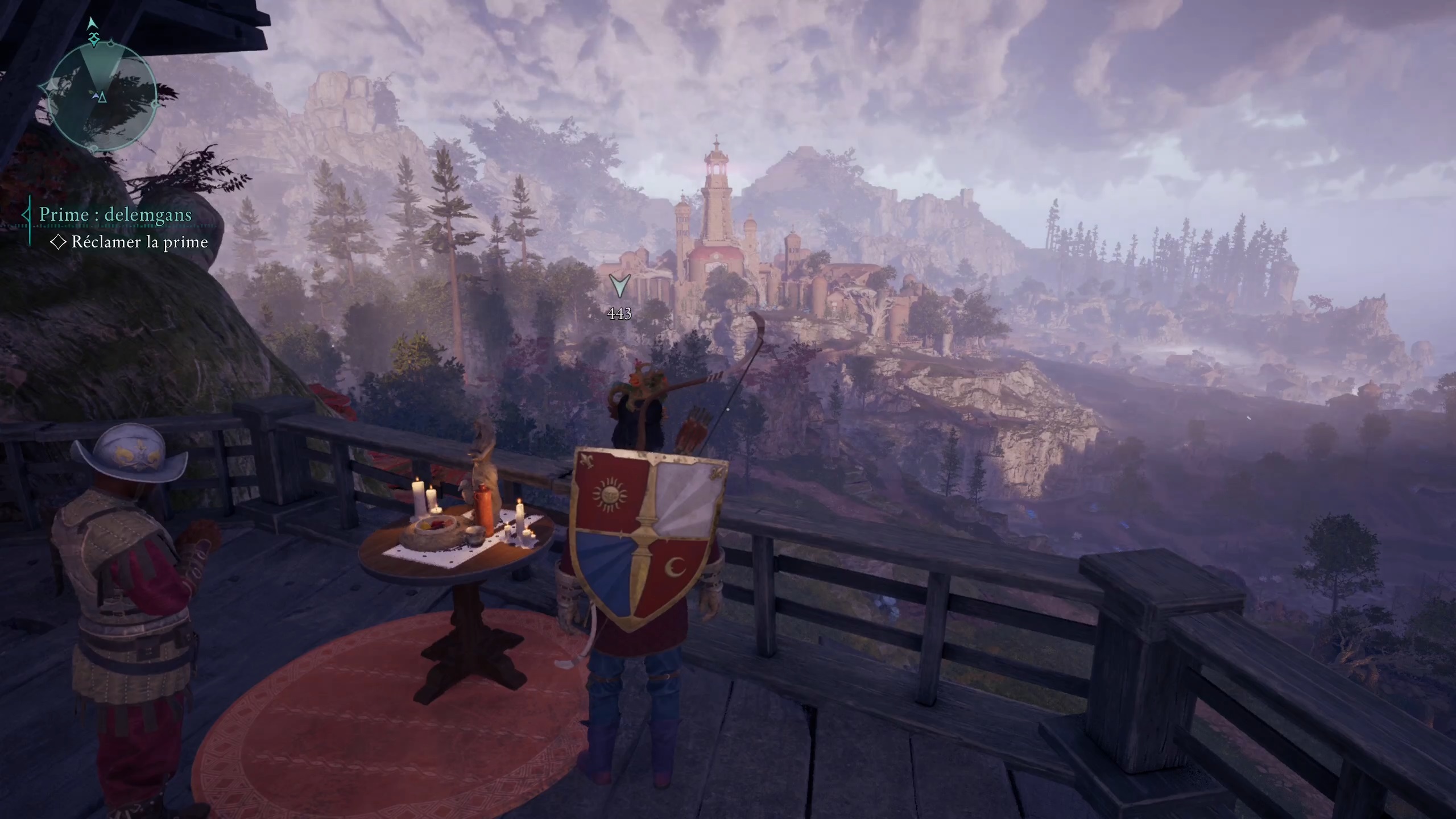This screenshot has width=1456, height=819.
Task: Click the "Réclamer la prime" objective
Action: pyautogui.click(x=139, y=242)
